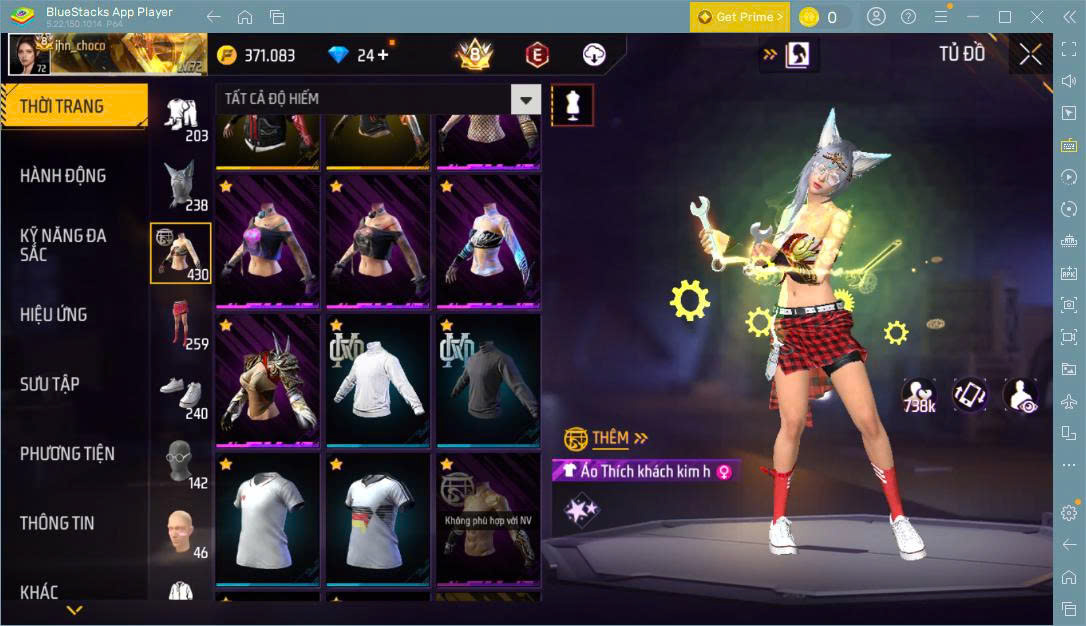This screenshot has height=626, width=1086.
Task: Close the wardrobe with the X button
Action: [x=1030, y=55]
